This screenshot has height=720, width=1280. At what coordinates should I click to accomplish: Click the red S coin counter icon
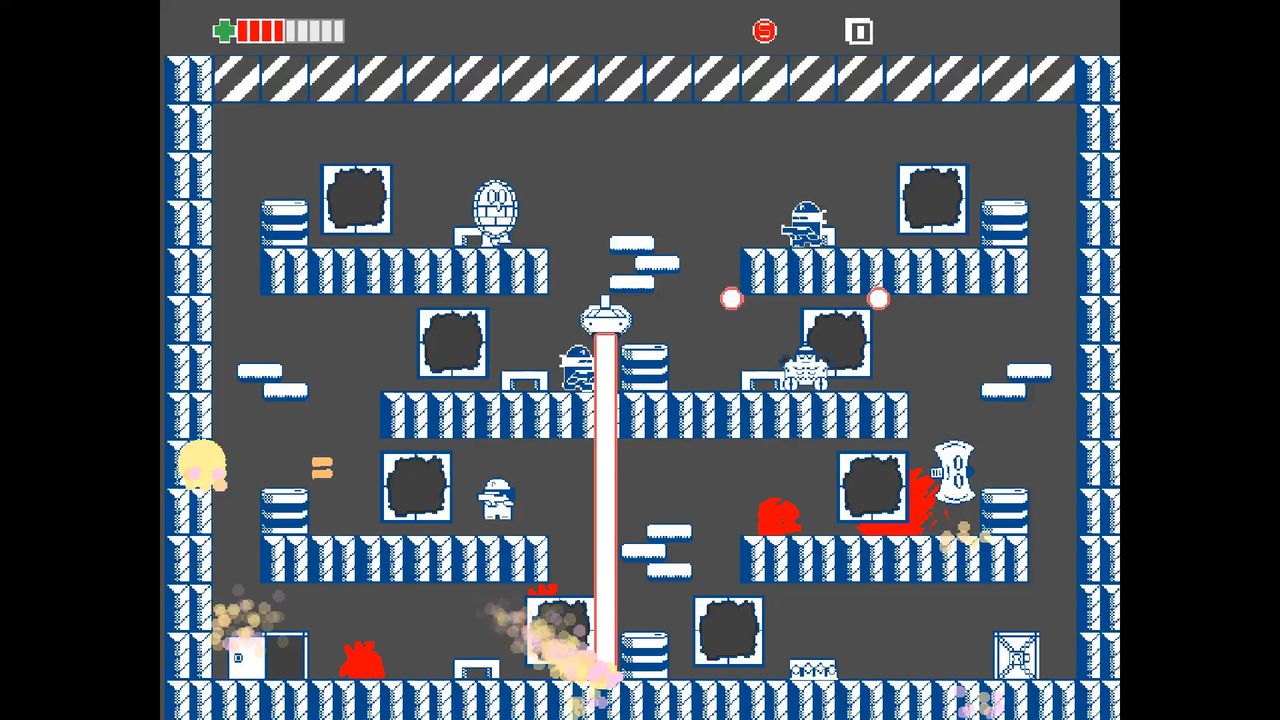click(765, 31)
